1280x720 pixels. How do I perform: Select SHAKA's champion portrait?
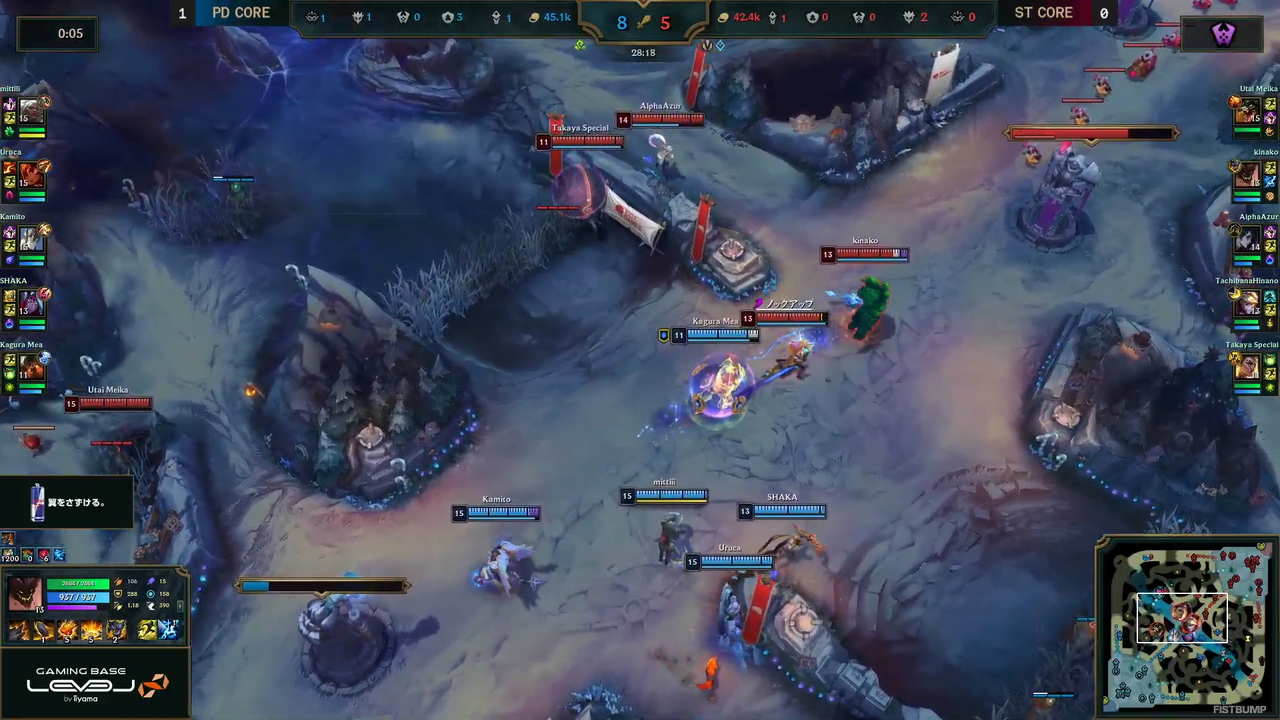[x=31, y=303]
